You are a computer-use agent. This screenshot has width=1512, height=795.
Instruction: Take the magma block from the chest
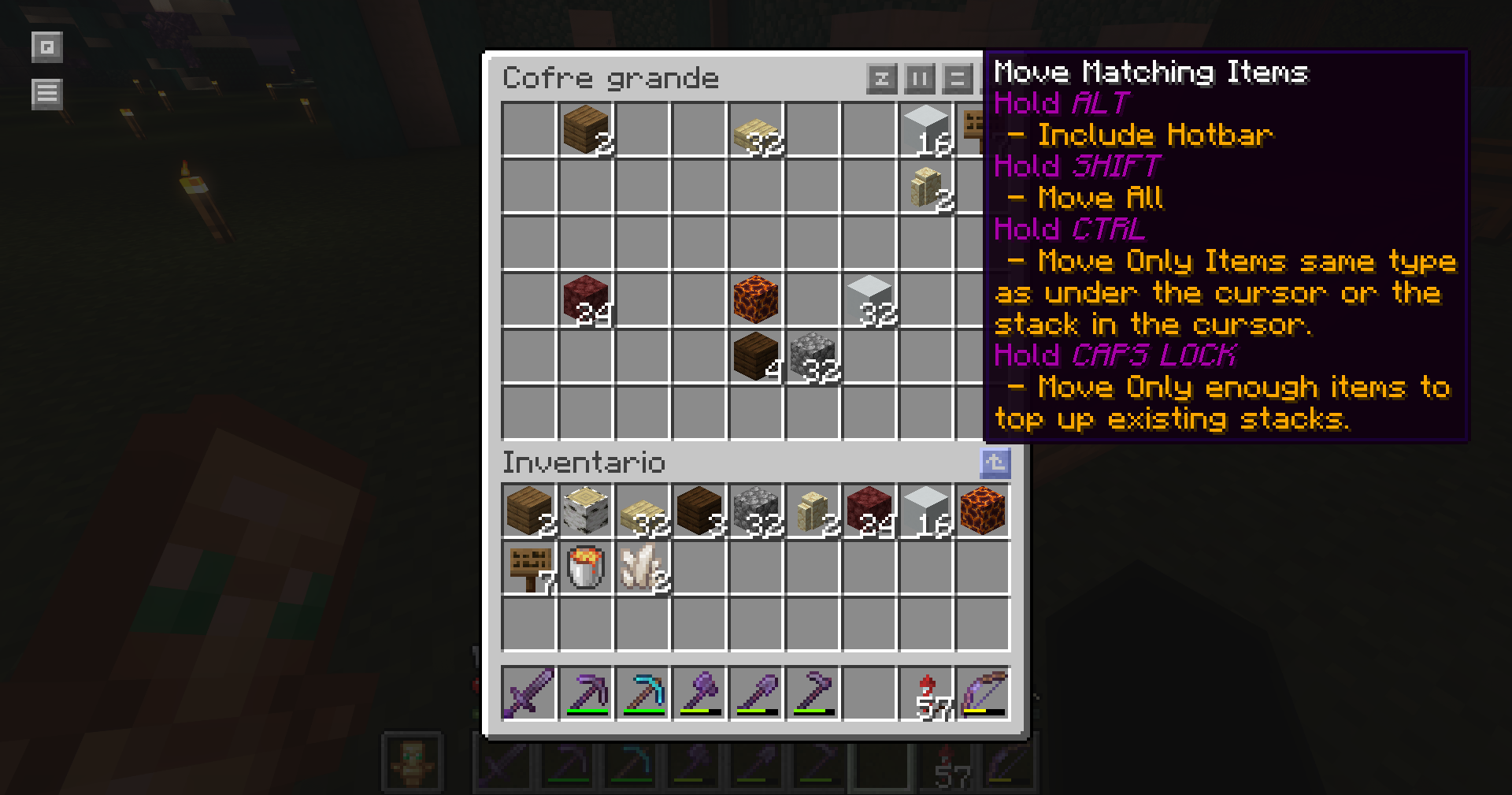point(756,299)
